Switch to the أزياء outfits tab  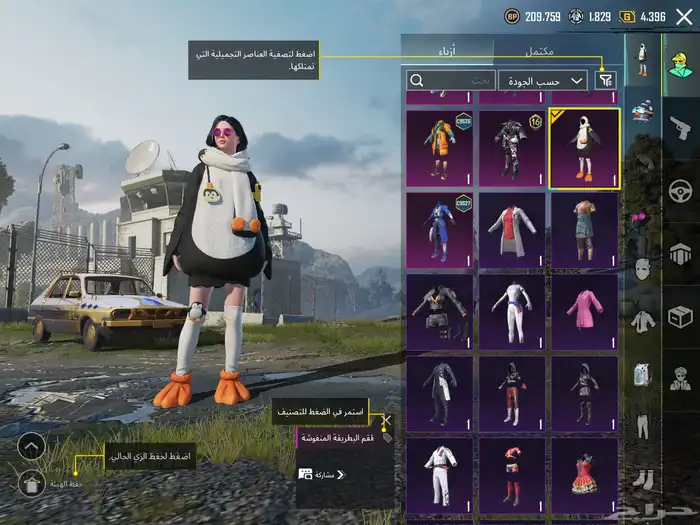point(447,51)
